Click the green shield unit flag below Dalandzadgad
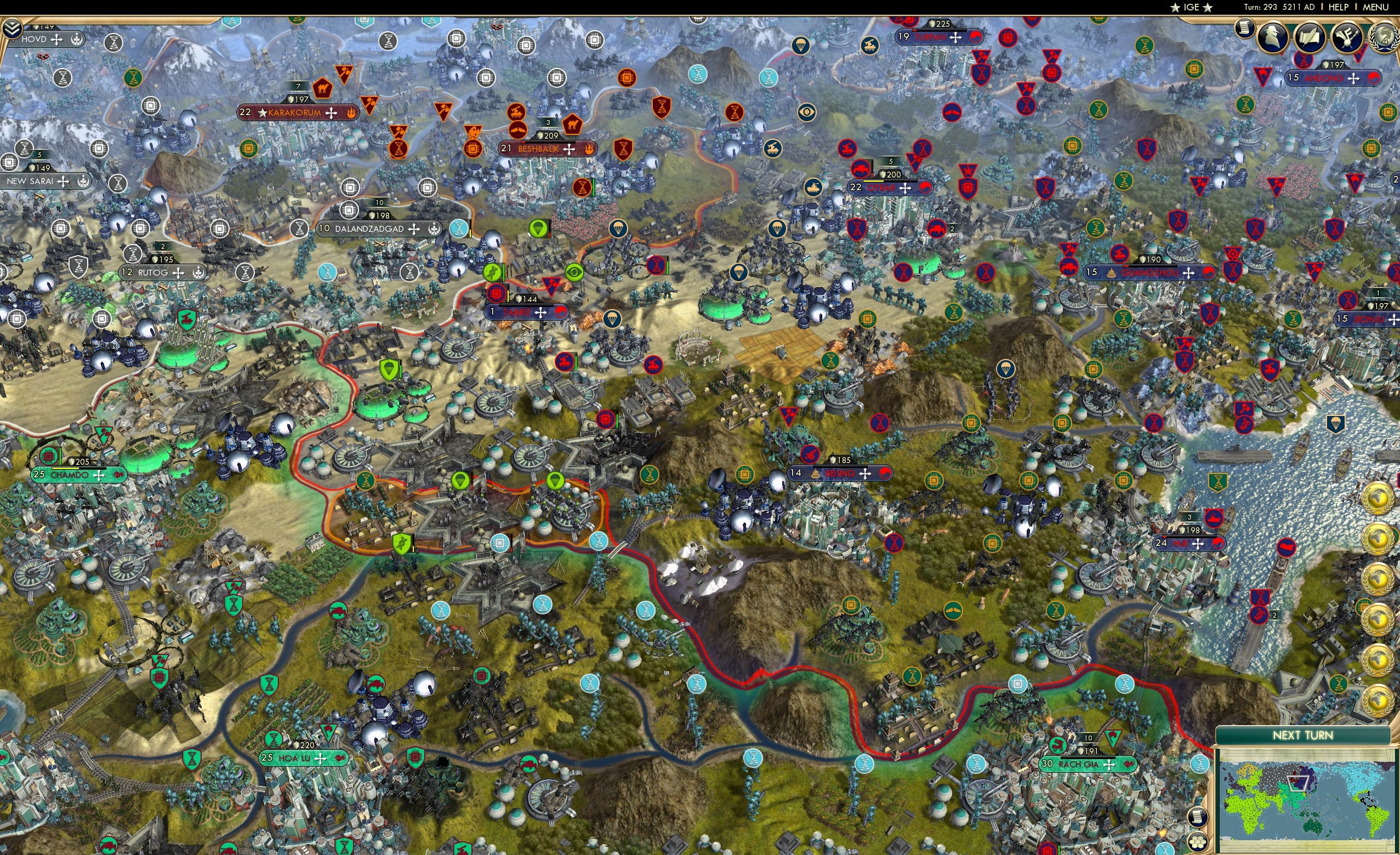 point(389,369)
